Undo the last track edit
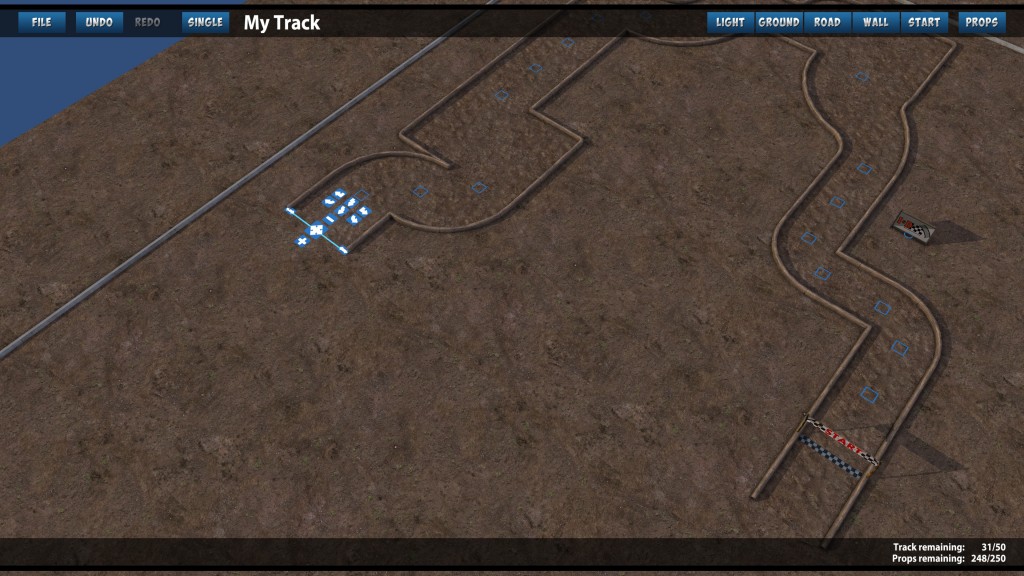 99,22
